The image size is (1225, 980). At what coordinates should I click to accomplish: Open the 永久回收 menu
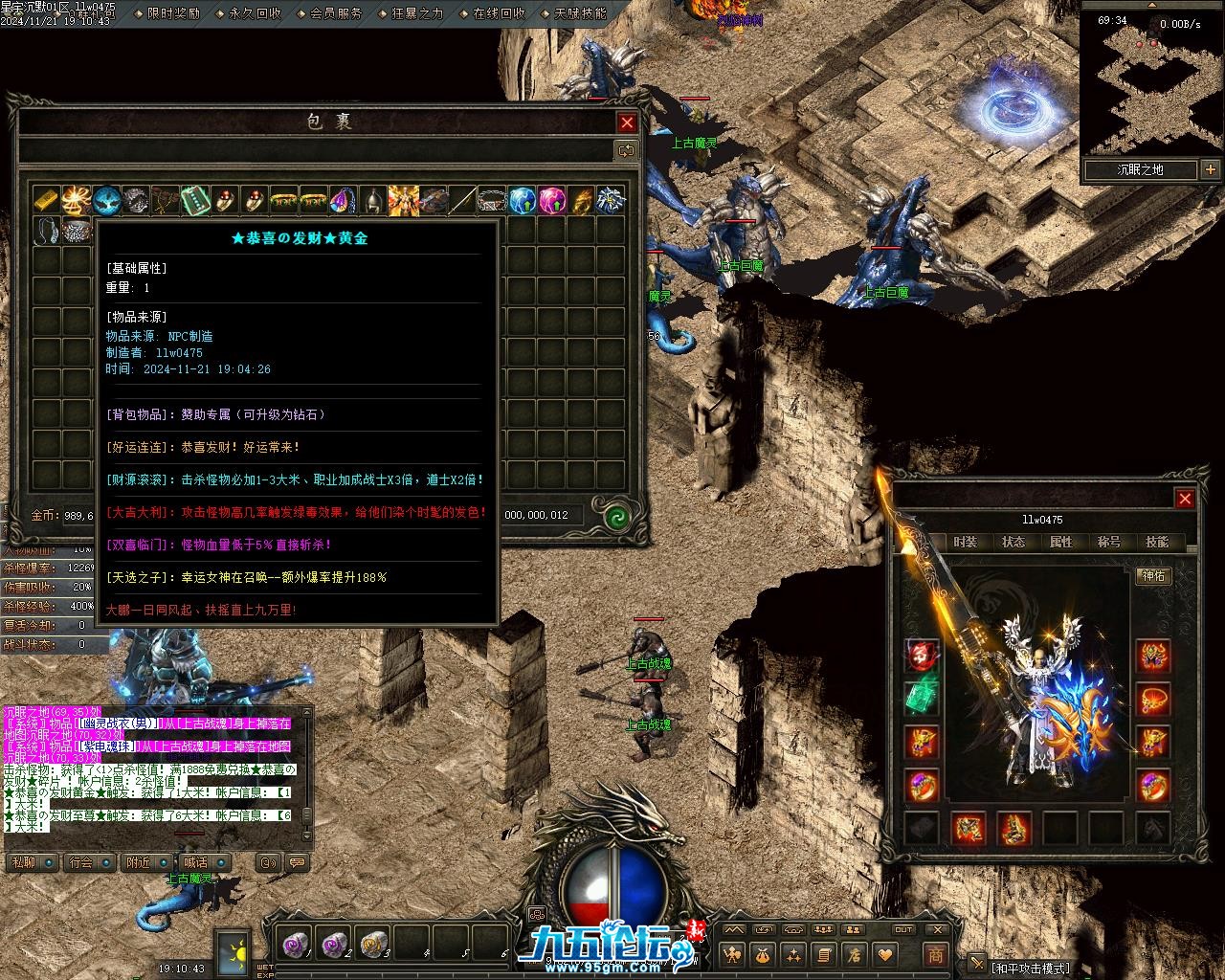[255, 13]
